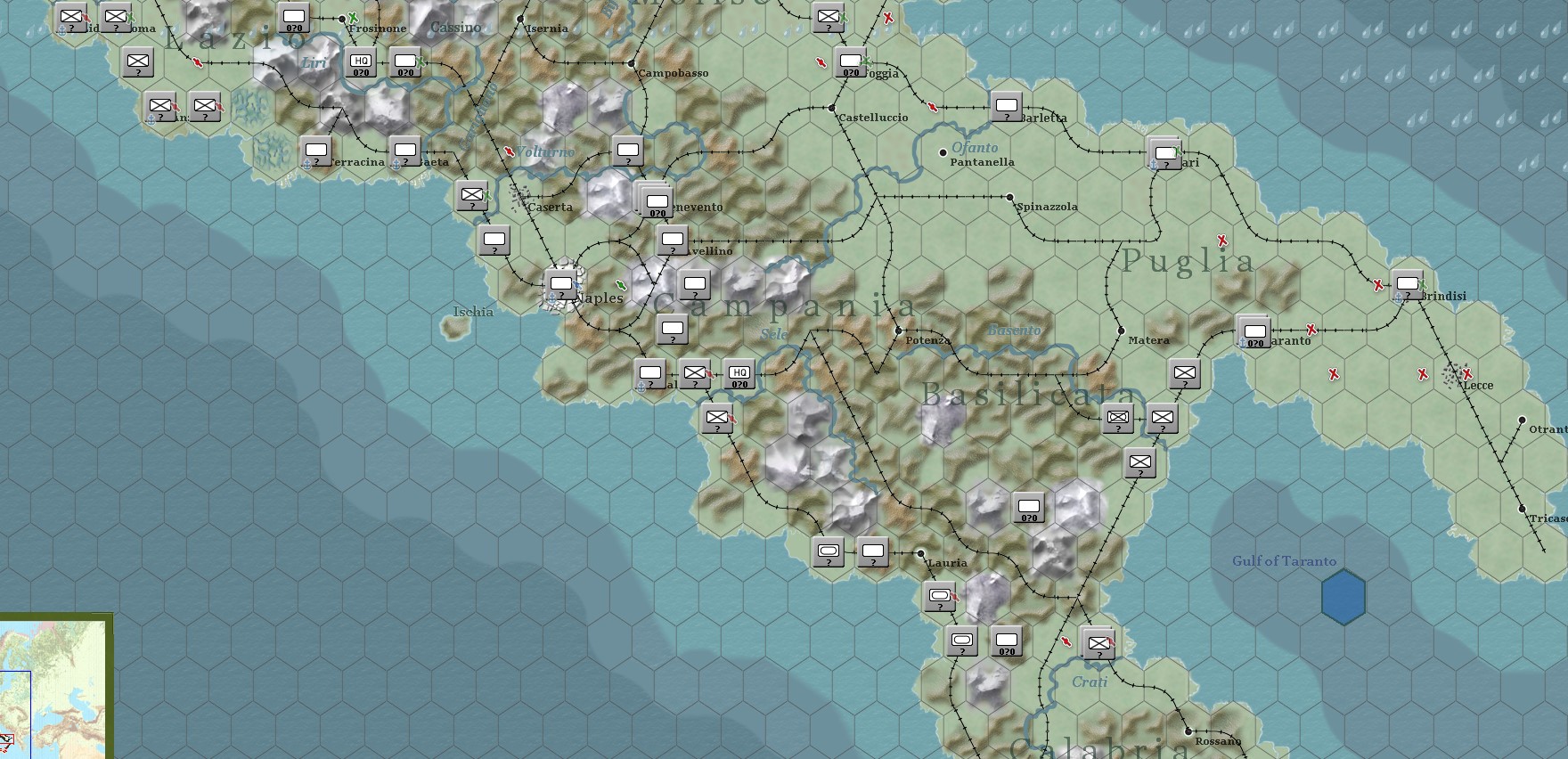The image size is (1568, 759).
Task: Select the stacked infantry counters at Benevento
Action: (657, 200)
